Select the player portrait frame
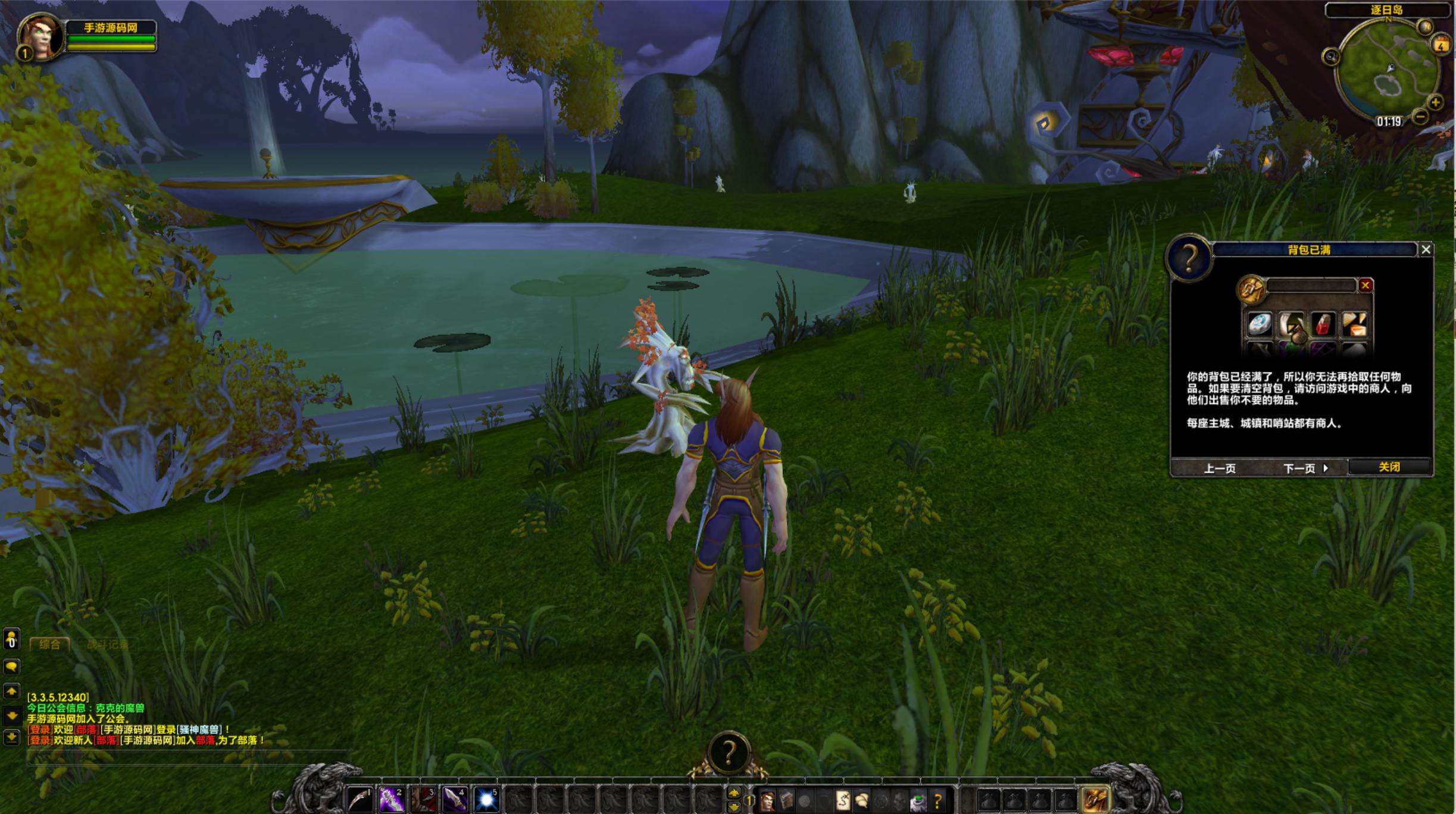The height and width of the screenshot is (814, 1456). (x=40, y=36)
